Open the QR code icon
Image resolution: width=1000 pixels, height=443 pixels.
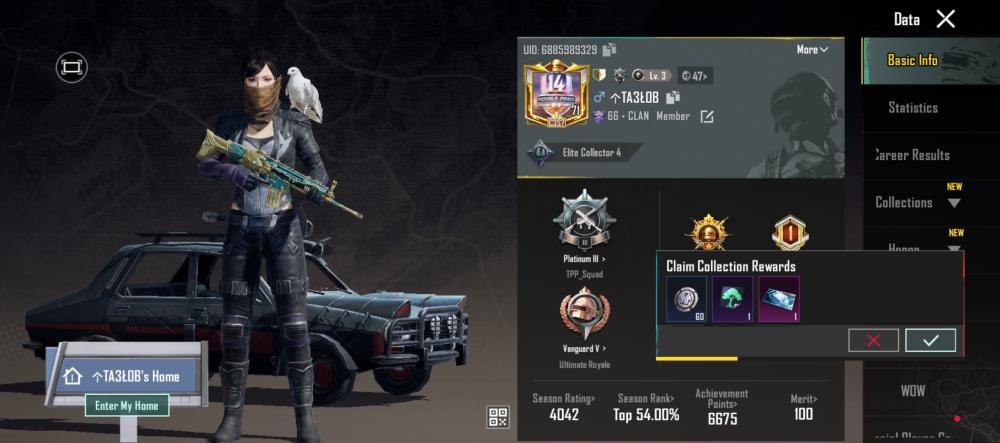pos(498,416)
